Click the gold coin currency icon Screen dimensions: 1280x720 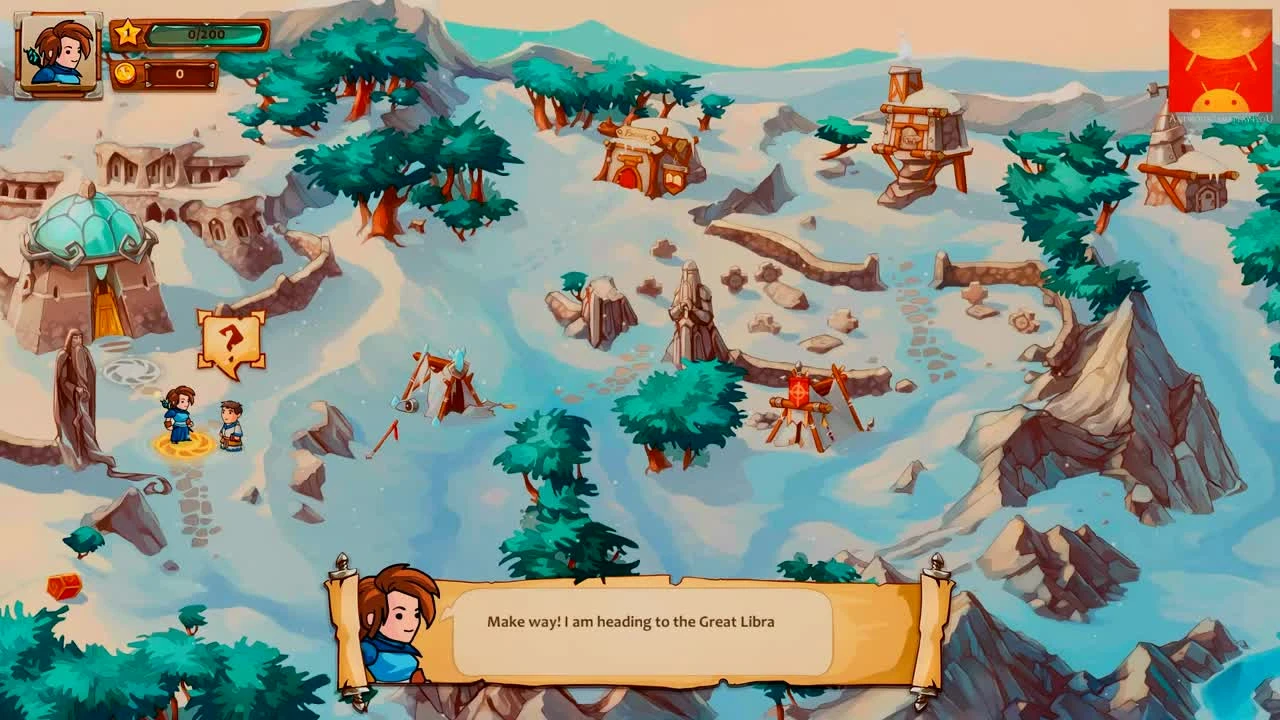tap(124, 72)
